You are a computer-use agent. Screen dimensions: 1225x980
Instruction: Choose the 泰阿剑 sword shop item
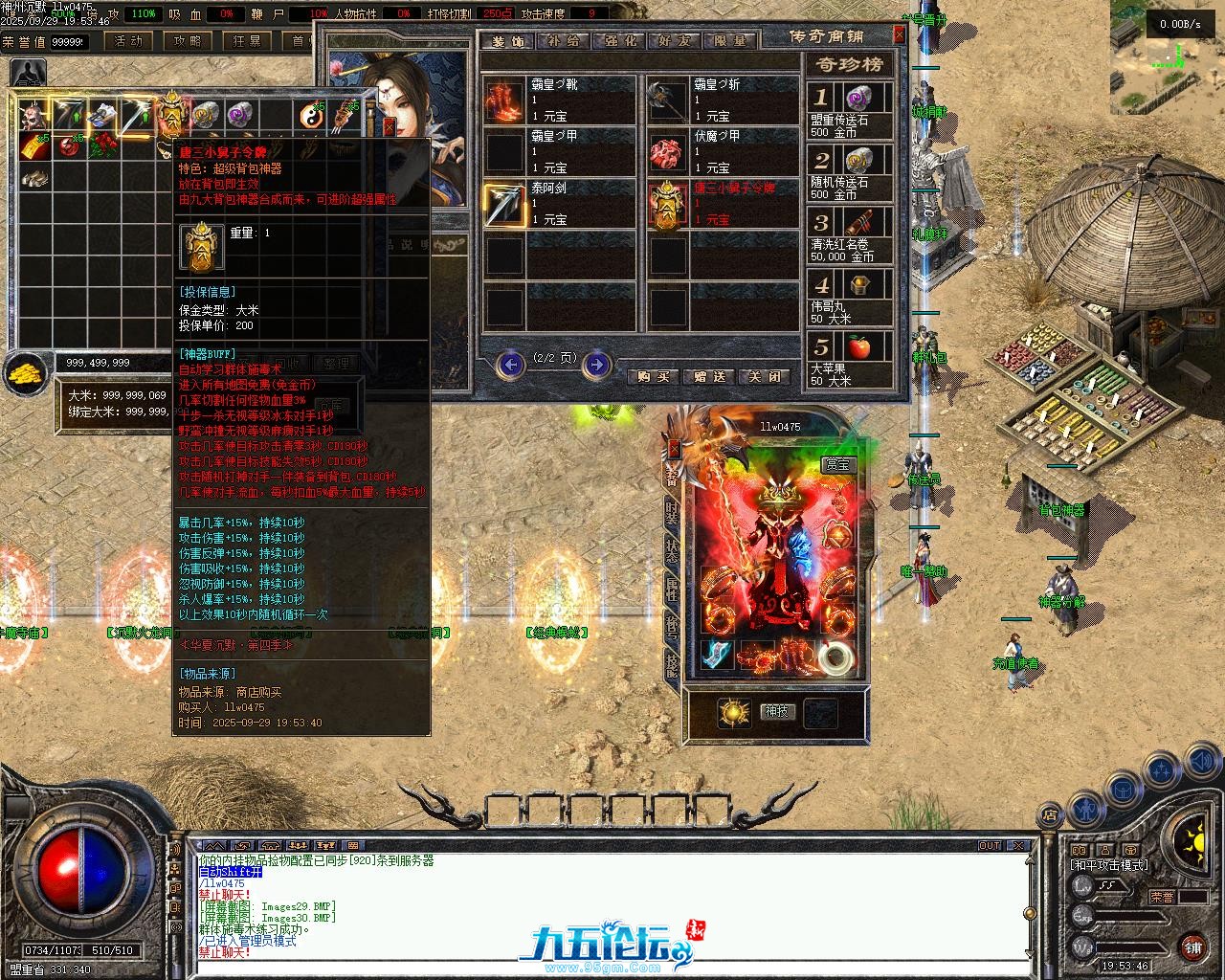[503, 204]
